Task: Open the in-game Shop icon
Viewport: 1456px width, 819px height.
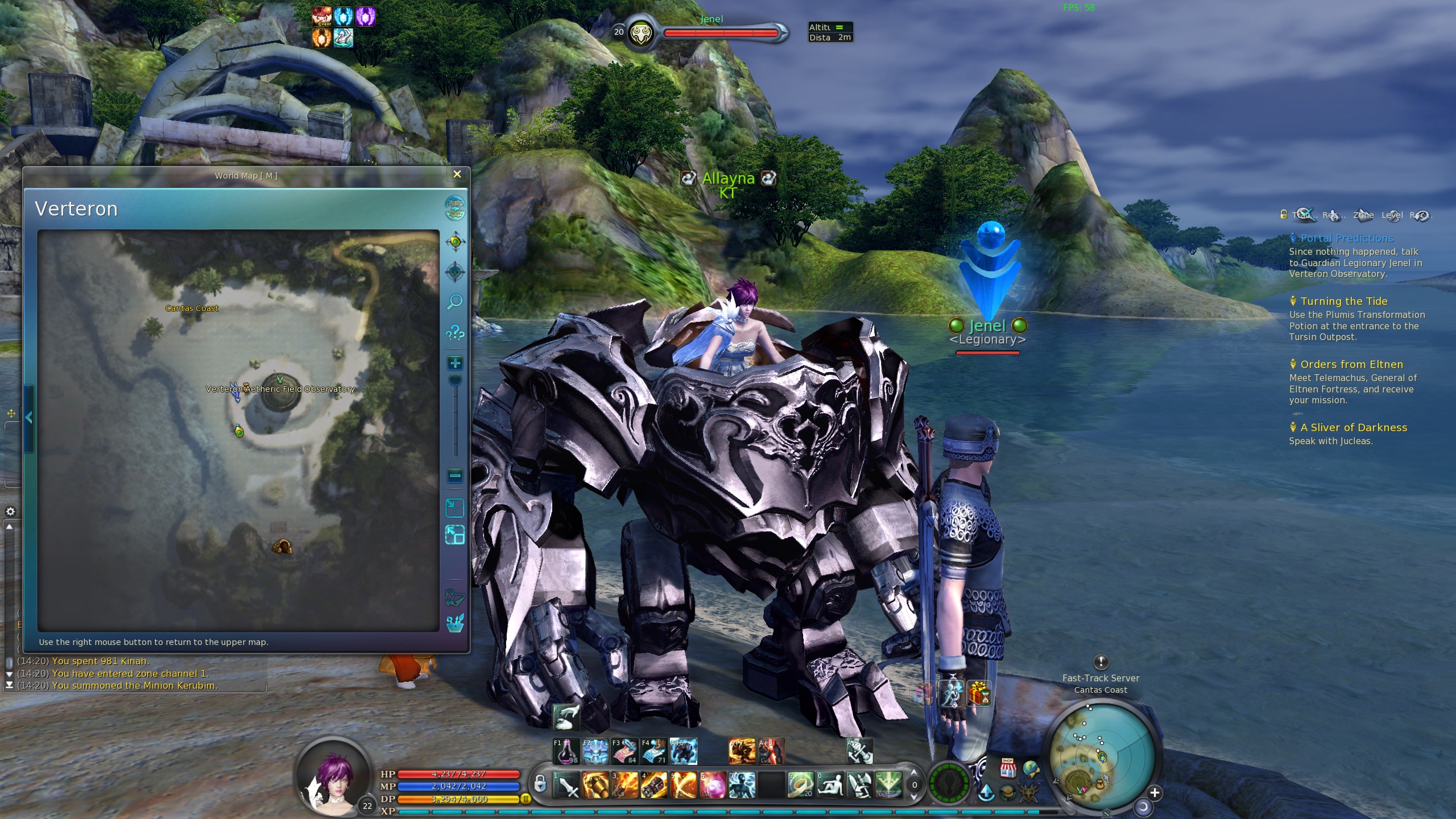Action: [x=1008, y=768]
